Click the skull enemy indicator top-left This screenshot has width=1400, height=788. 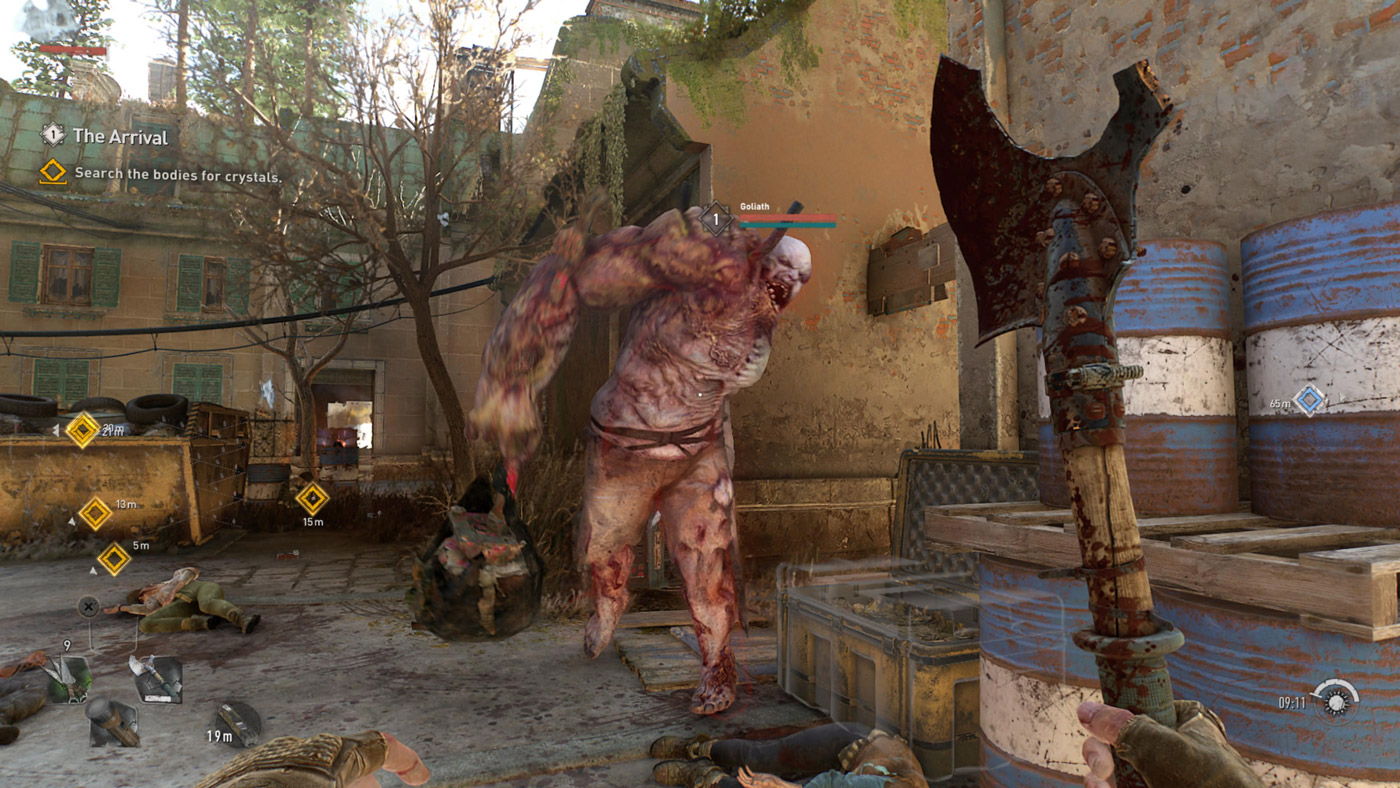[x=46, y=20]
